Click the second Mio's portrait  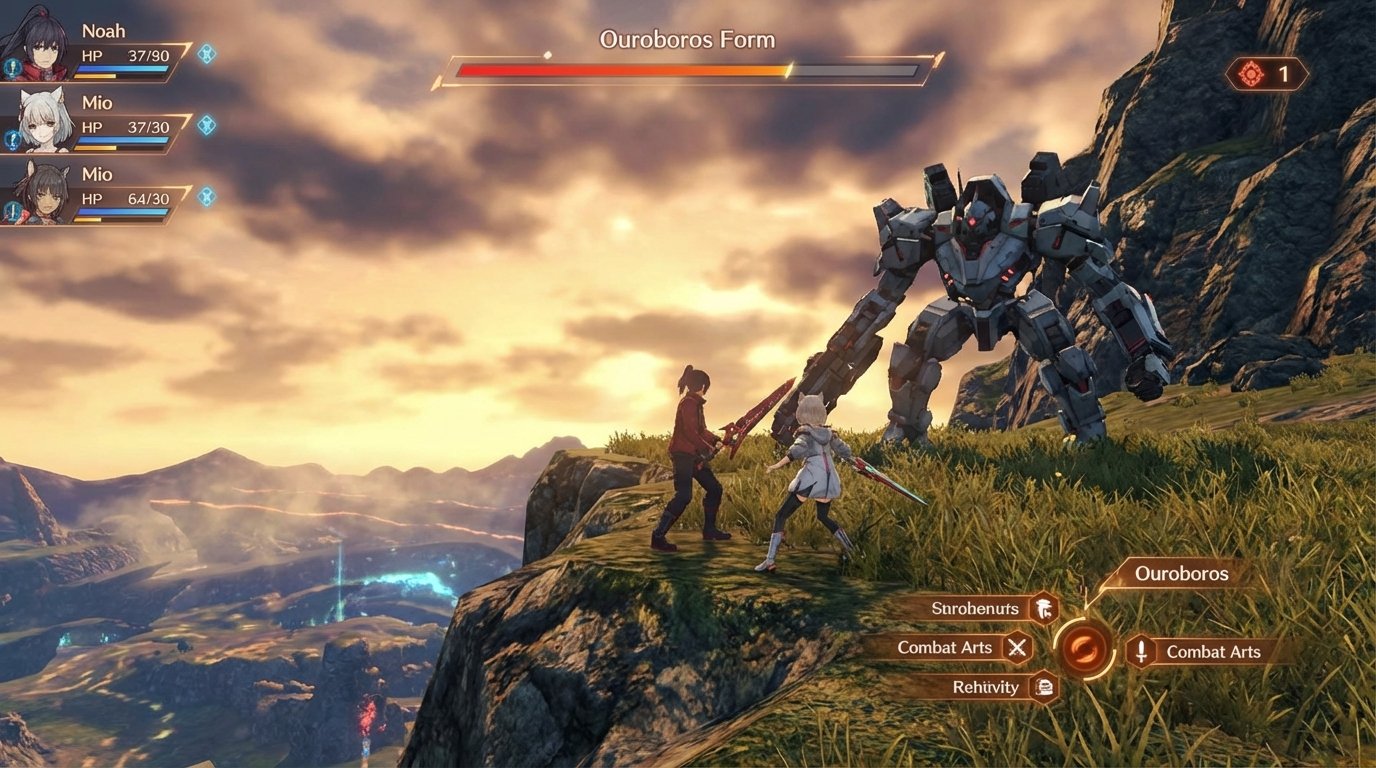pos(45,190)
